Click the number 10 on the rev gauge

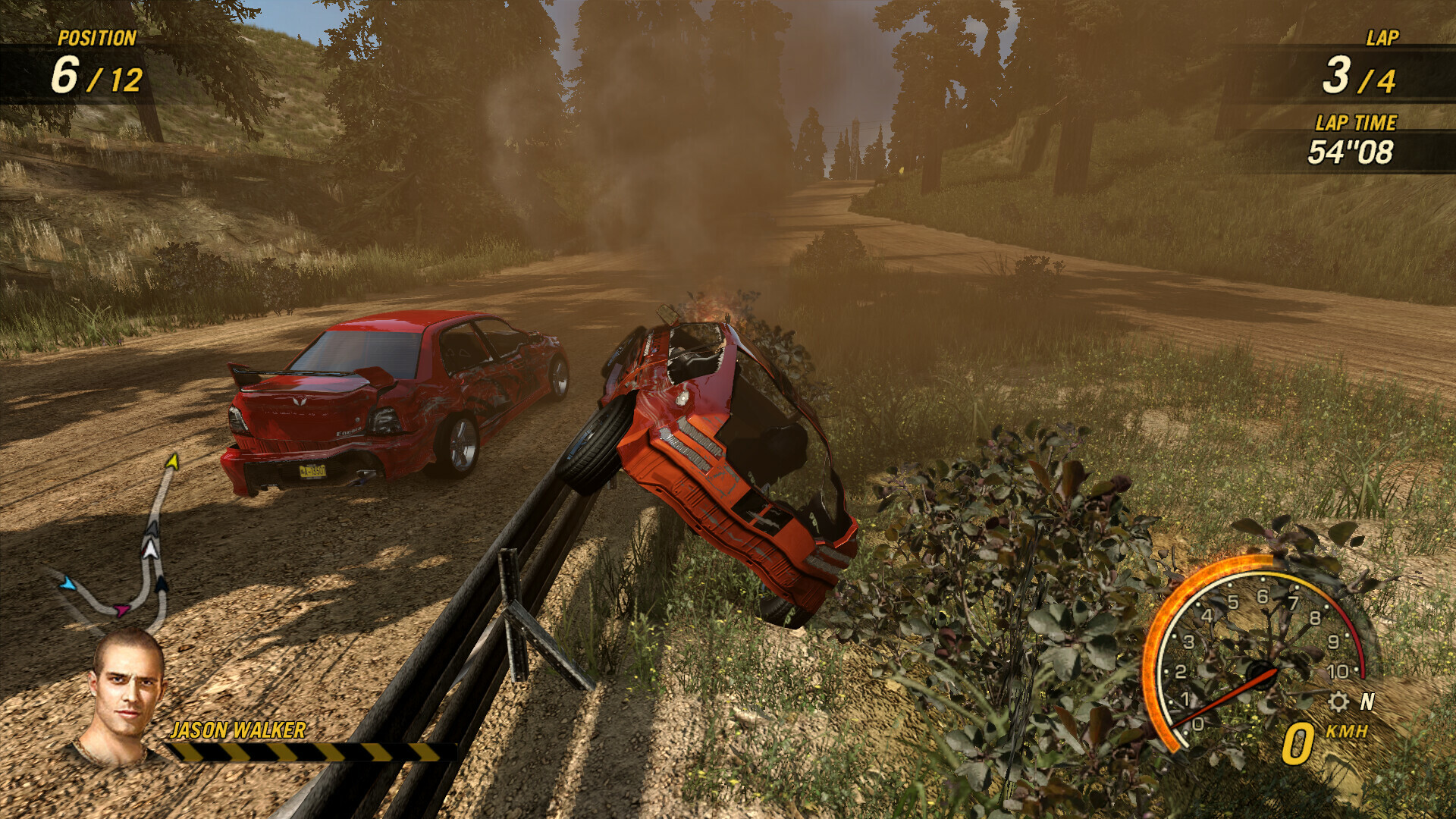[x=1338, y=671]
